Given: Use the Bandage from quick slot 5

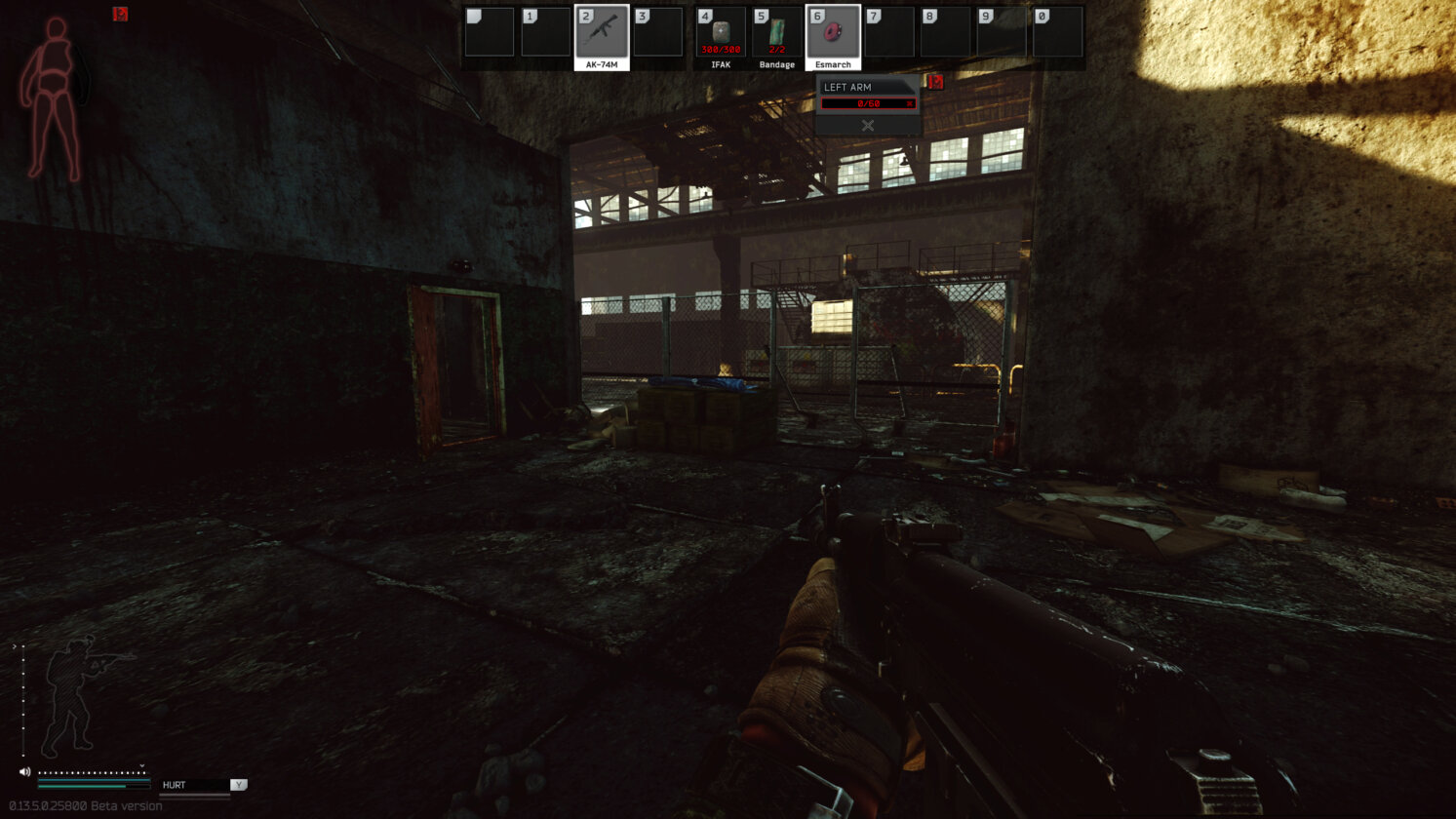Looking at the screenshot, I should point(776,31).
